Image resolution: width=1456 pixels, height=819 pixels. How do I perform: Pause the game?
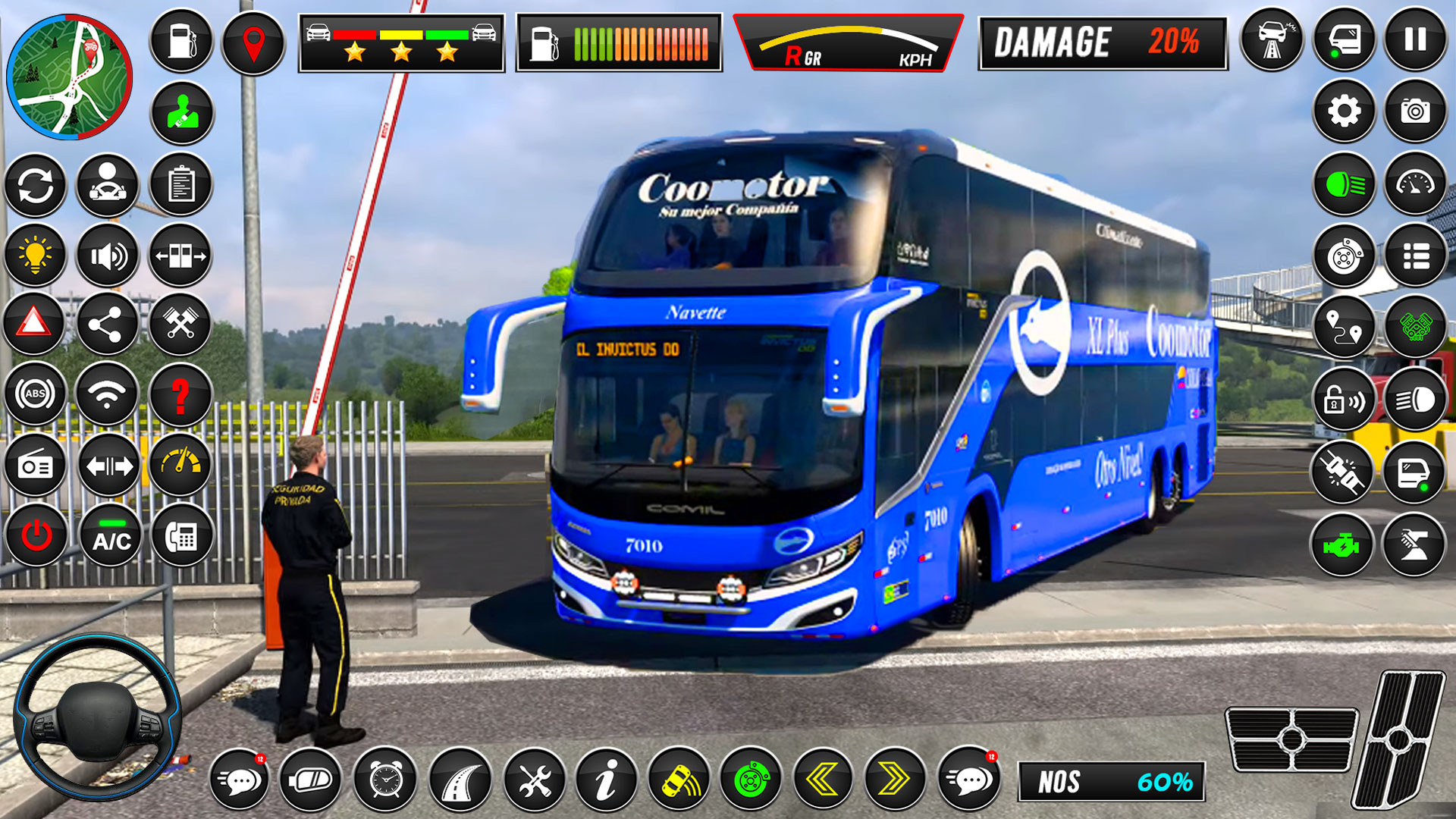[1415, 39]
